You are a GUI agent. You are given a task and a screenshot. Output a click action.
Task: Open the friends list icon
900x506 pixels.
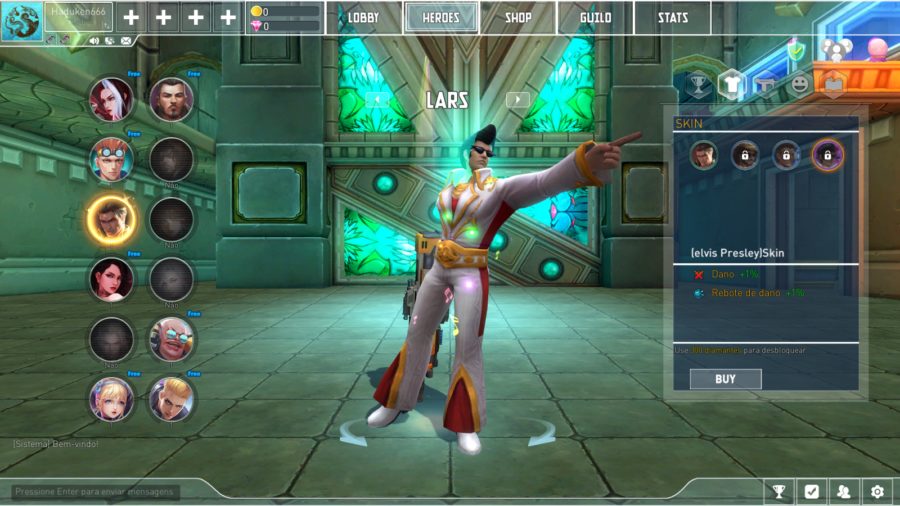[x=844, y=491]
